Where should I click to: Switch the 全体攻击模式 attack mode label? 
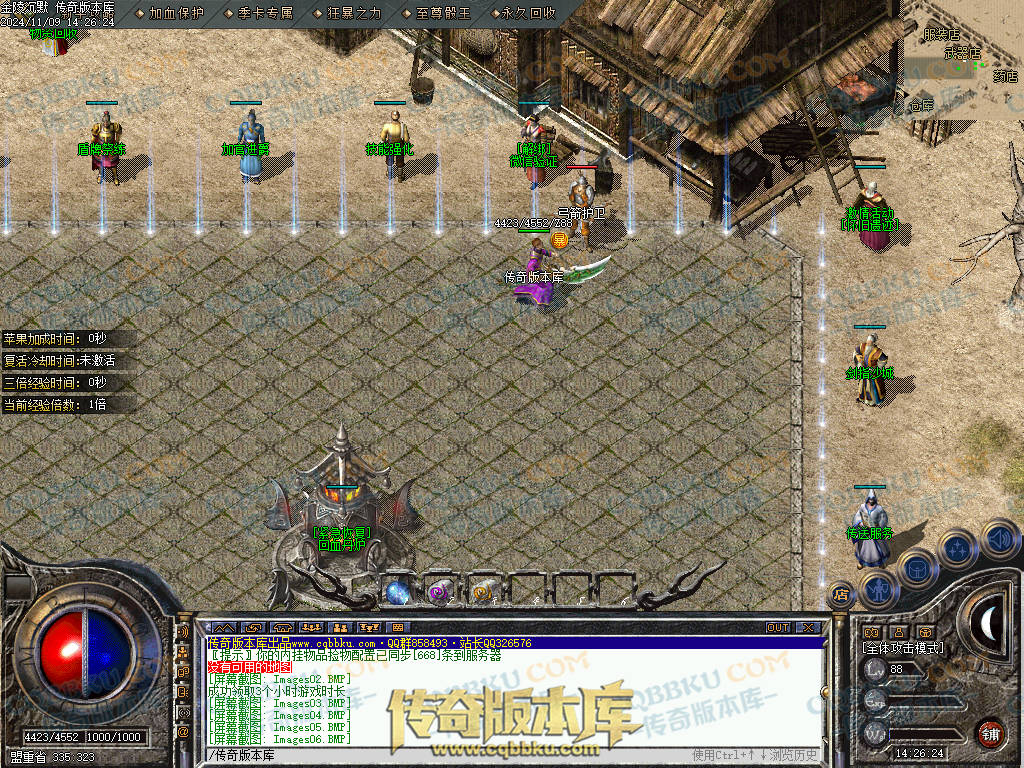902,648
